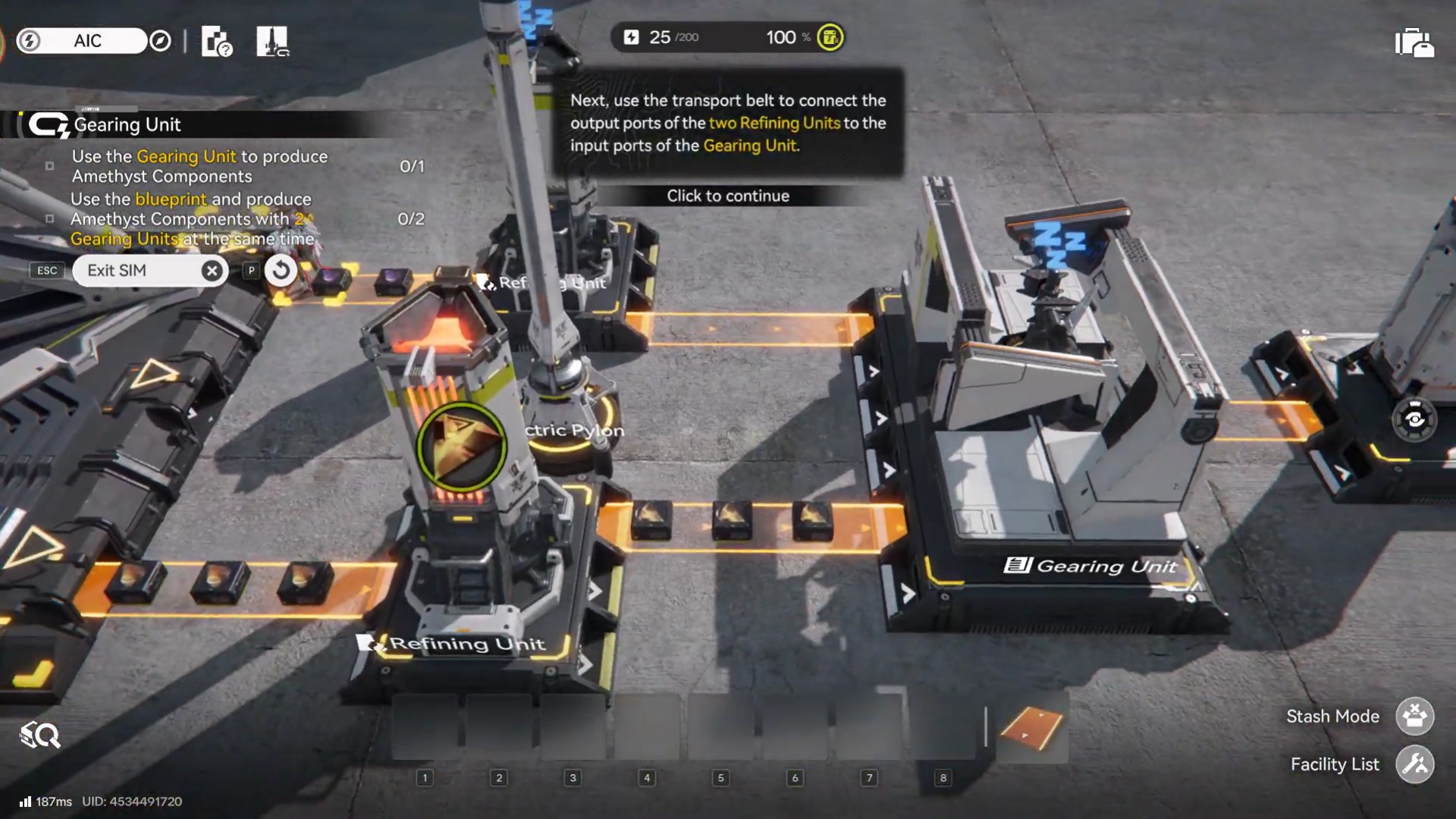Click to continue the tutorial prompt
Image resolution: width=1456 pixels, height=819 pixels.
click(728, 196)
